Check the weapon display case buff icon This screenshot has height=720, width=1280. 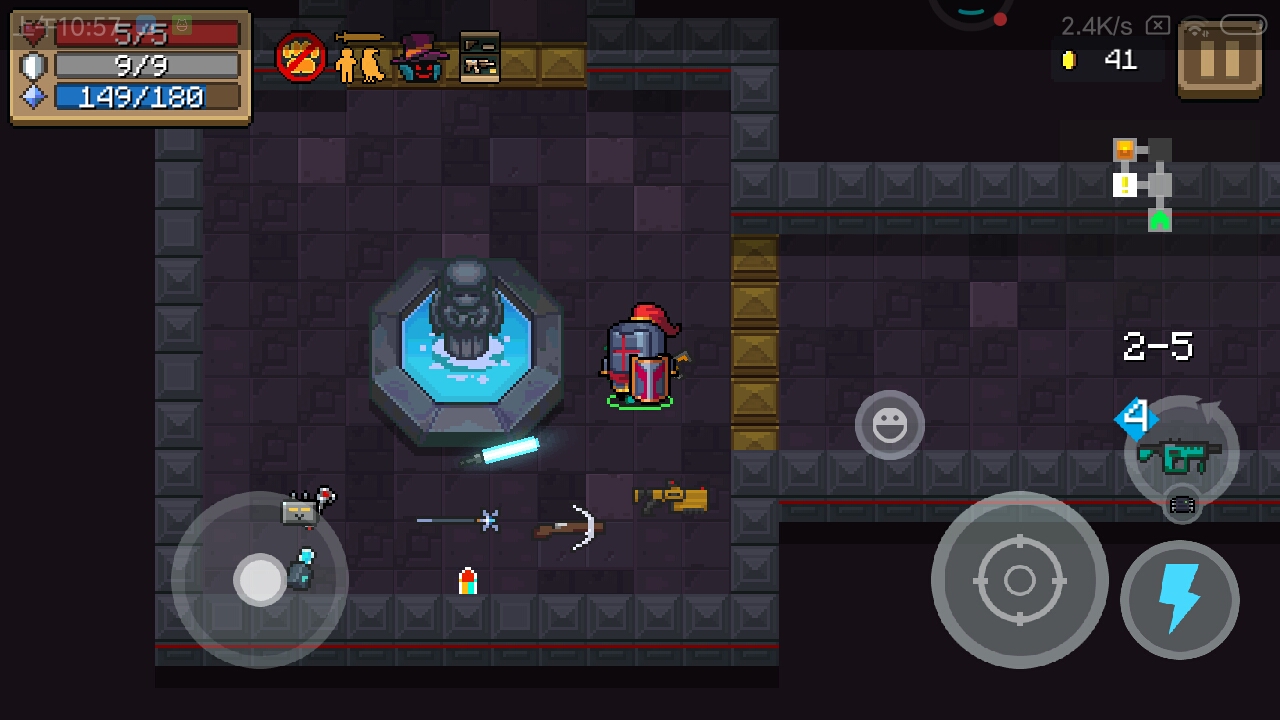pyautogui.click(x=480, y=57)
